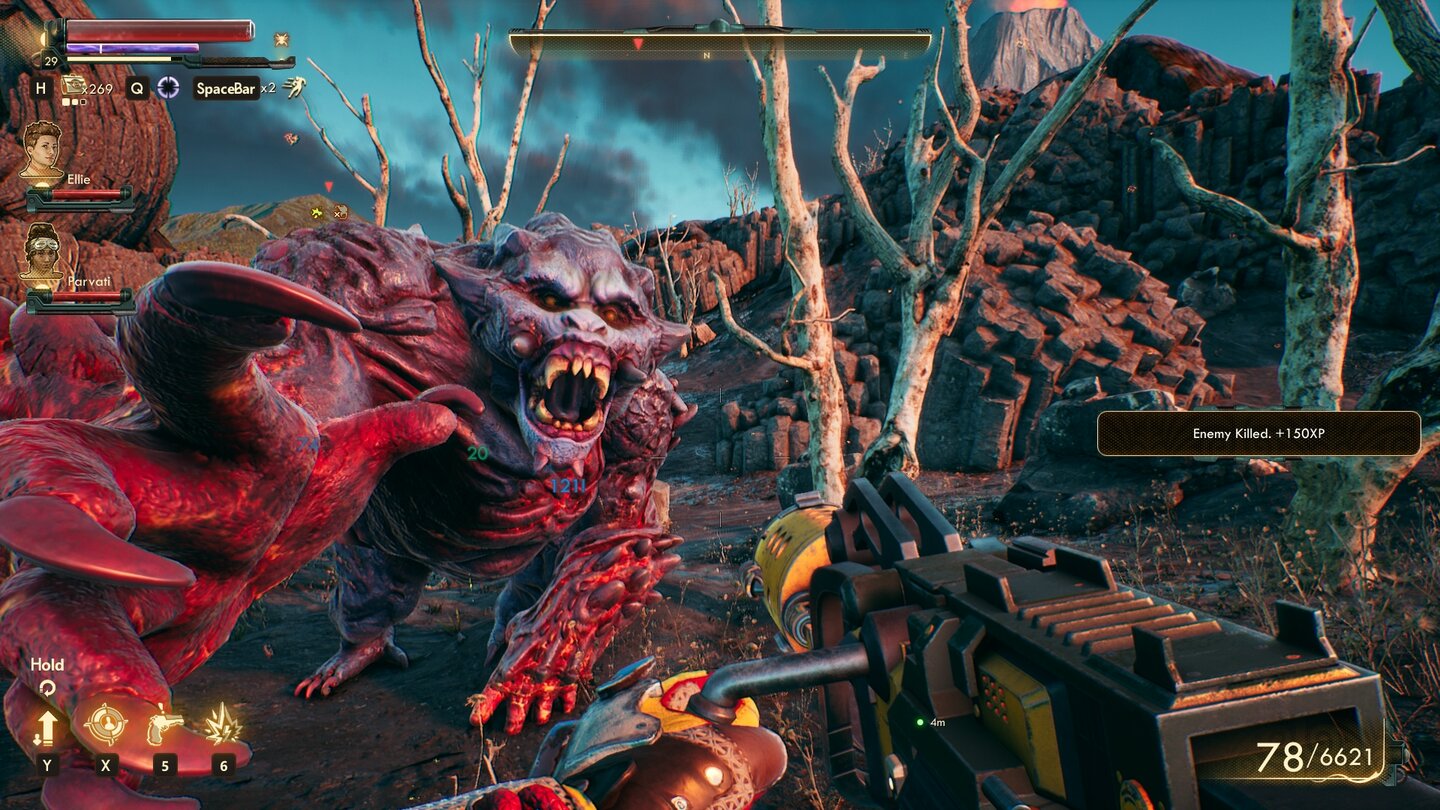Click the status effect icon beside health
This screenshot has height=810, width=1440.
[x=282, y=40]
